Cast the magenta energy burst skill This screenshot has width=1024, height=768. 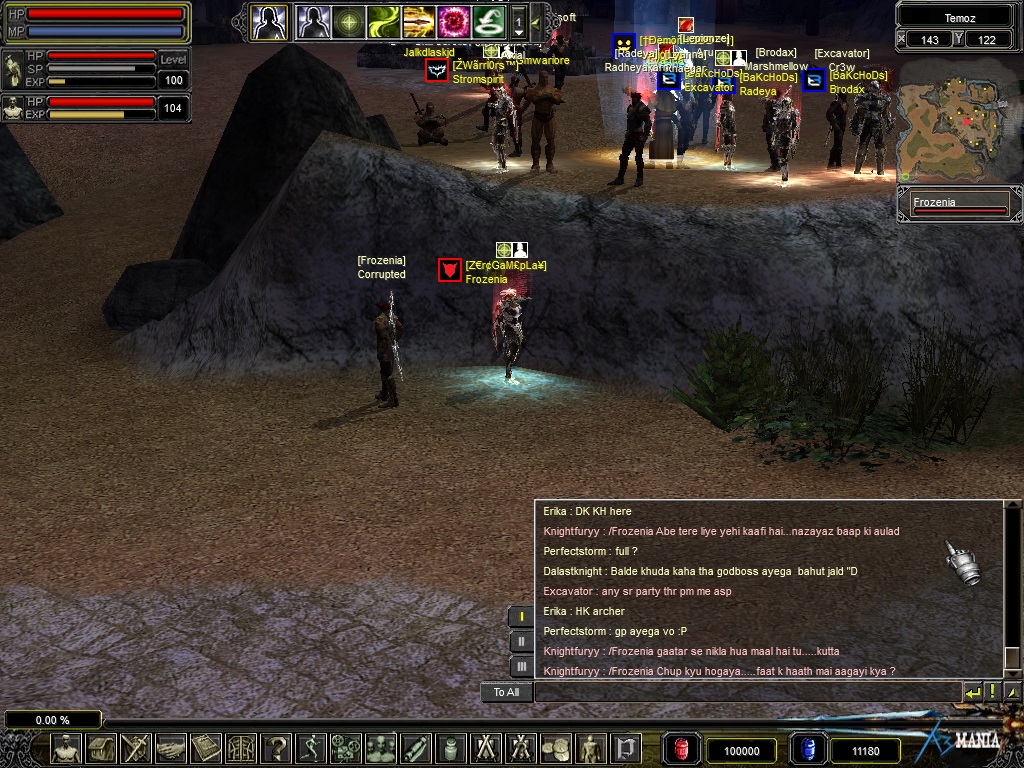click(x=454, y=21)
